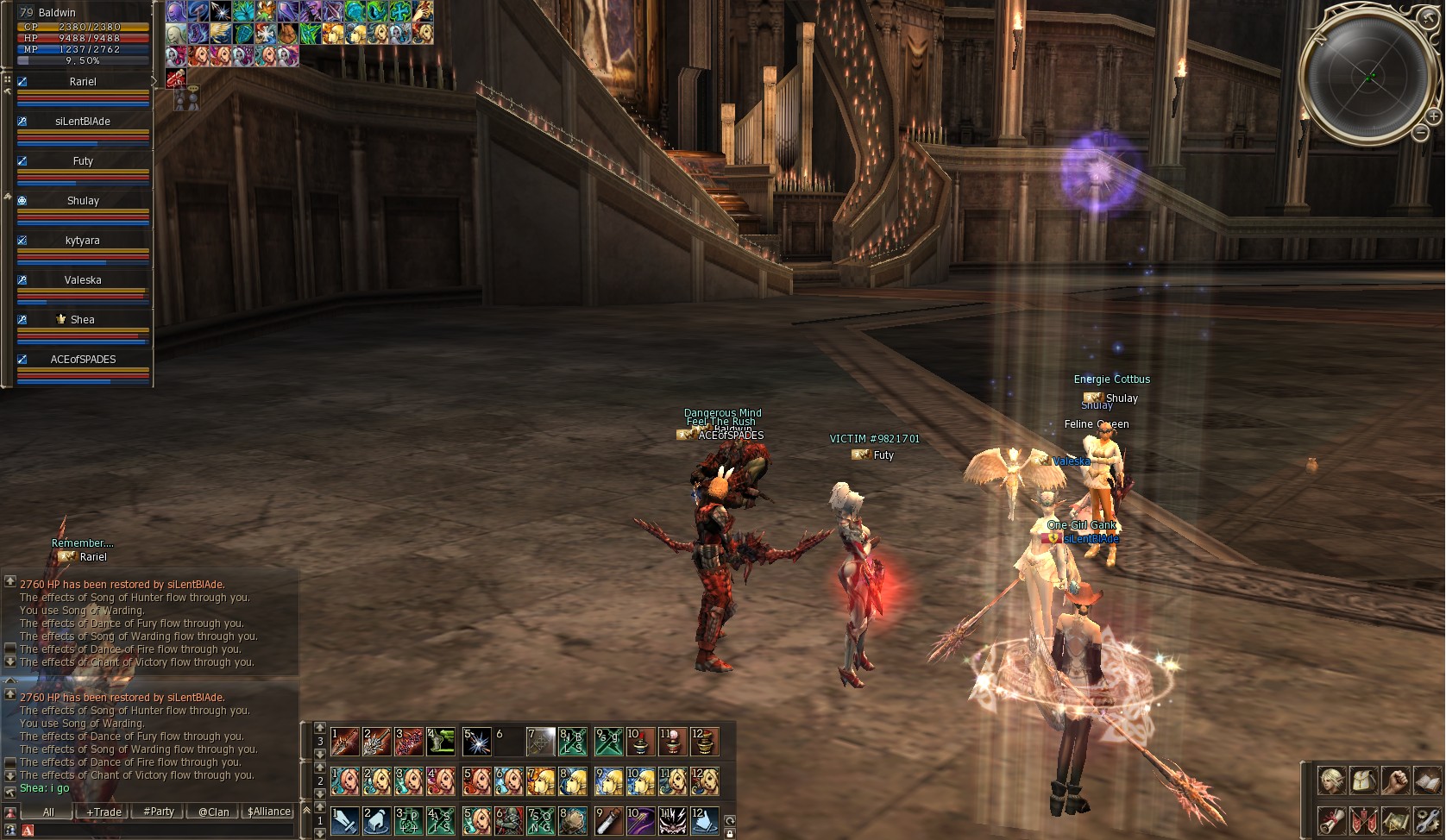
Task: Open the clan banners icon
Action: click(1364, 820)
